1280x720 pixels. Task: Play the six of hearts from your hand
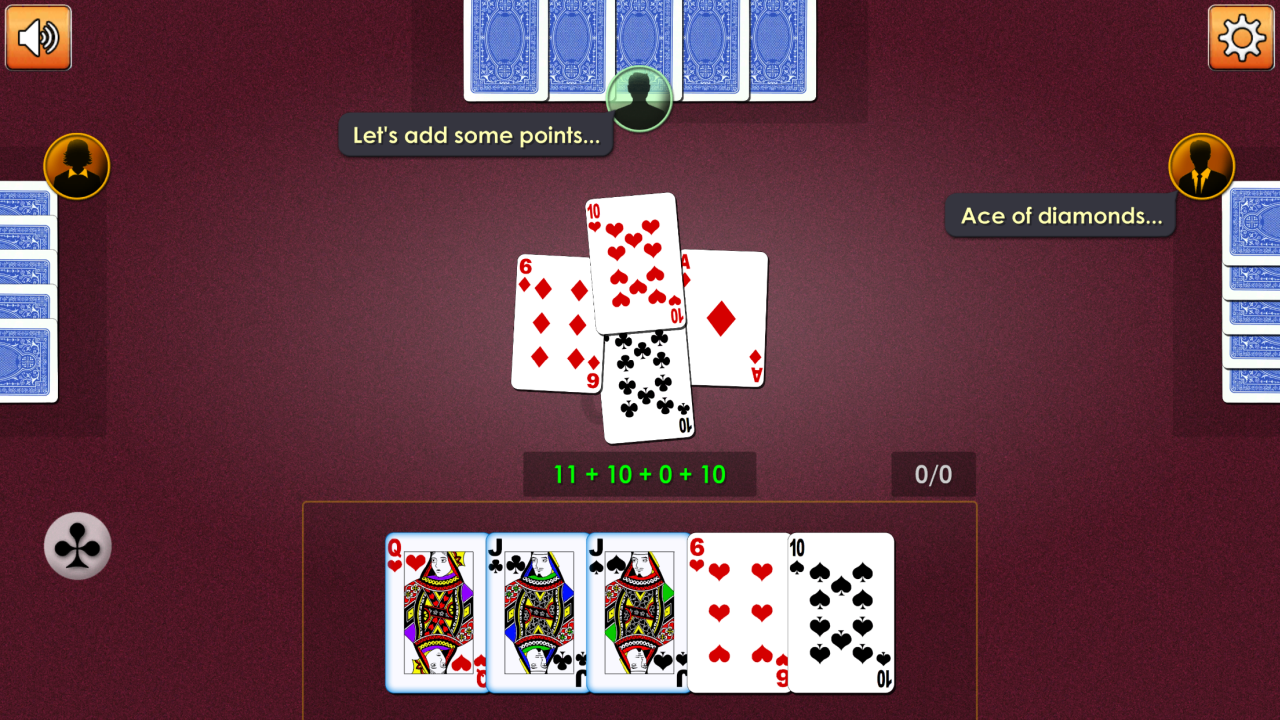(x=738, y=613)
